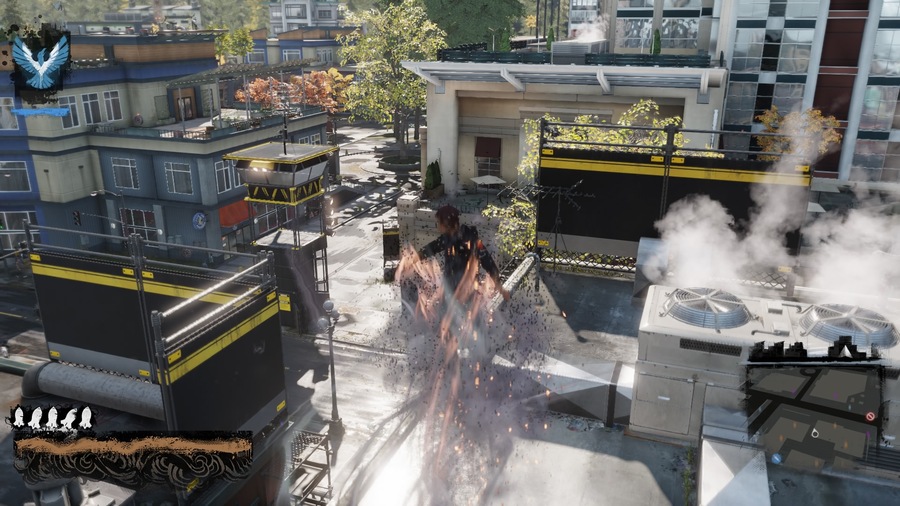Select the blue marker on the minimap
This screenshot has width=900, height=506.
[x=776, y=458]
